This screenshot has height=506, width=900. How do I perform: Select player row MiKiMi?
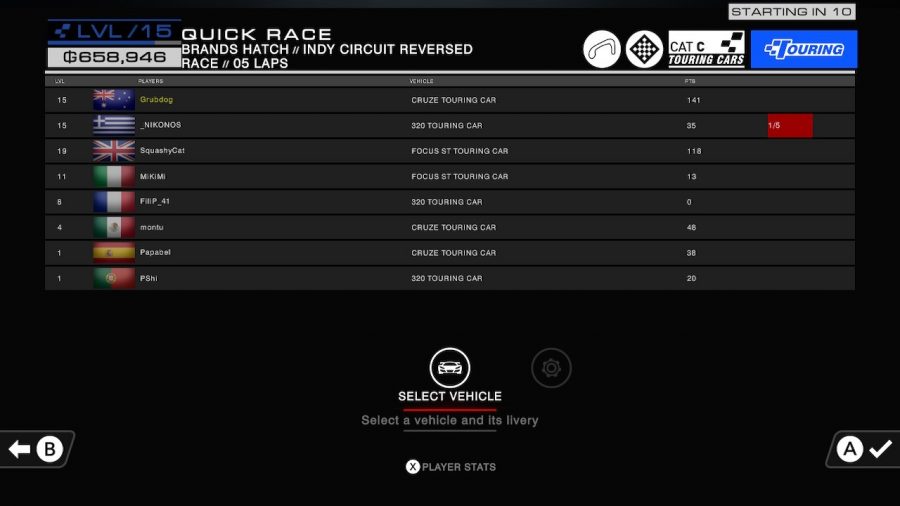pyautogui.click(x=450, y=176)
